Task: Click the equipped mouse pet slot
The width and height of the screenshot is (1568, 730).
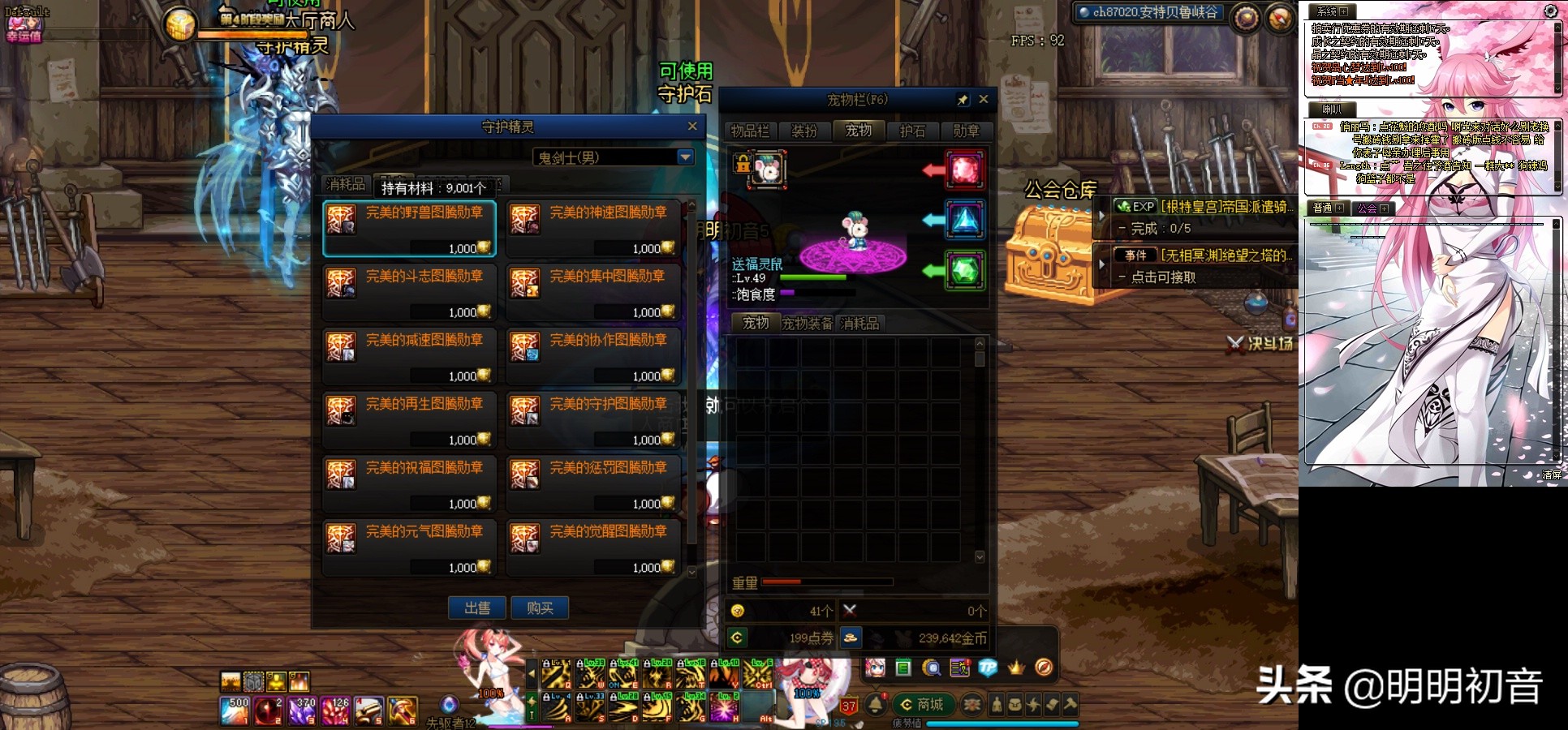Action: click(769, 170)
